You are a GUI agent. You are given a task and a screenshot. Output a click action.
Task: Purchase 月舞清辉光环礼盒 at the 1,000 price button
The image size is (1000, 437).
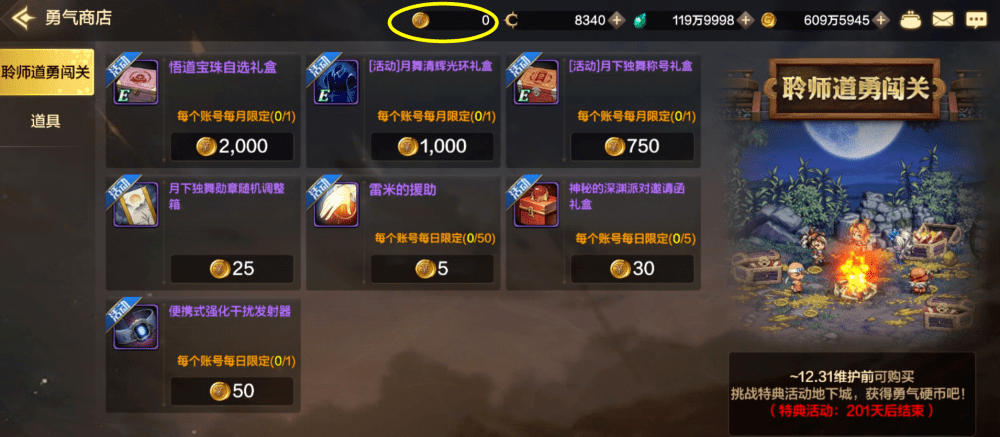click(432, 146)
